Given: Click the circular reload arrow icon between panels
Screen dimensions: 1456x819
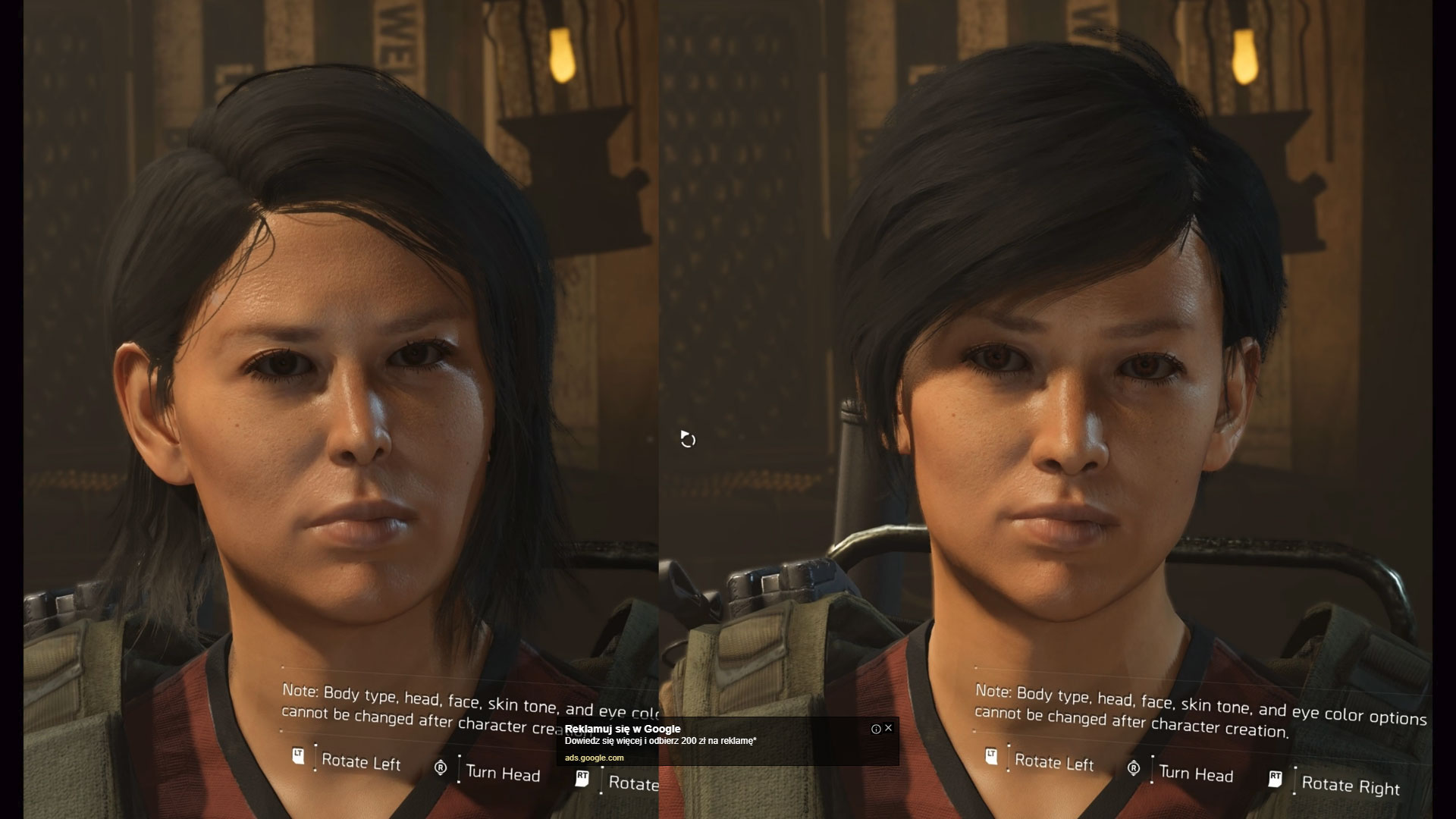Looking at the screenshot, I should [x=688, y=440].
